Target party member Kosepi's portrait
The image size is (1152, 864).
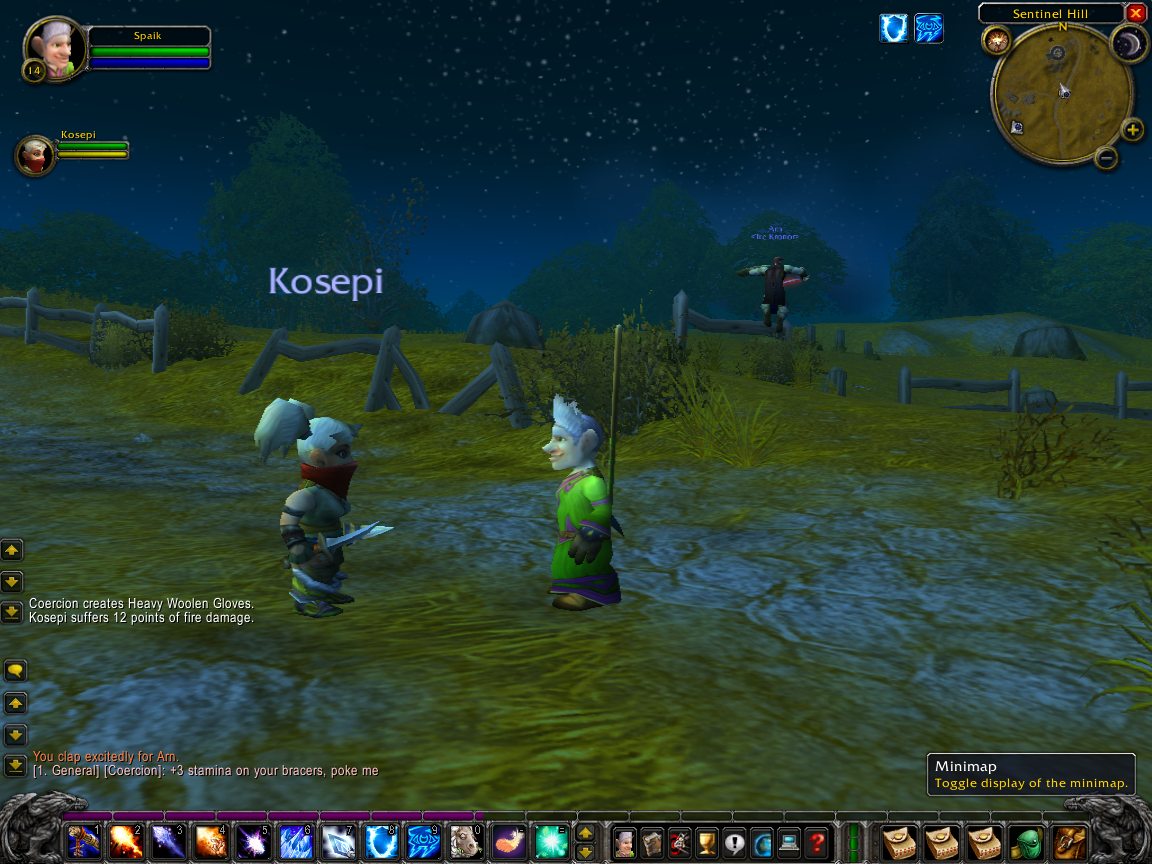coord(34,155)
